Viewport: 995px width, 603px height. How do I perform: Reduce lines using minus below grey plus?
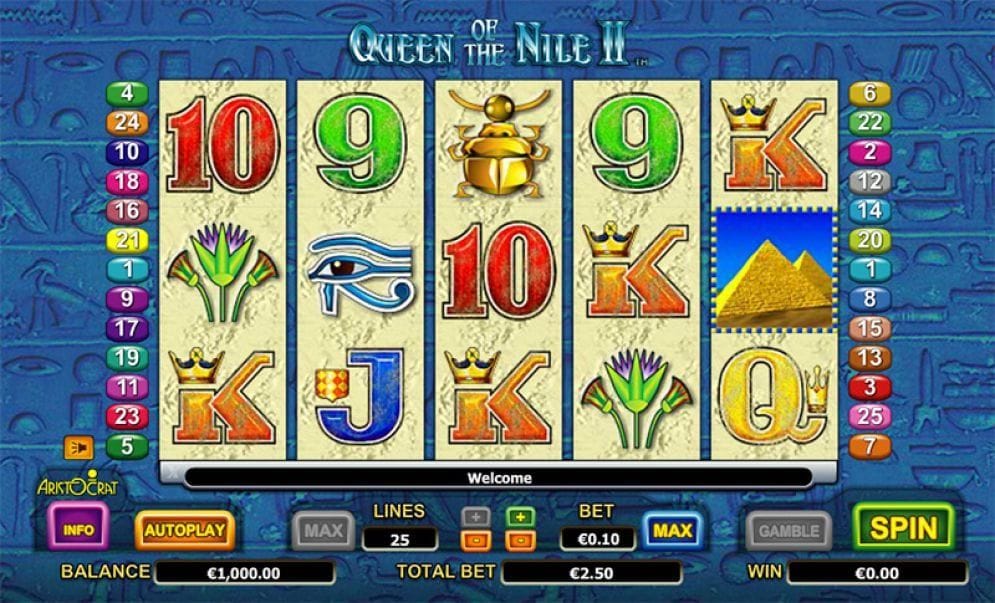475,540
